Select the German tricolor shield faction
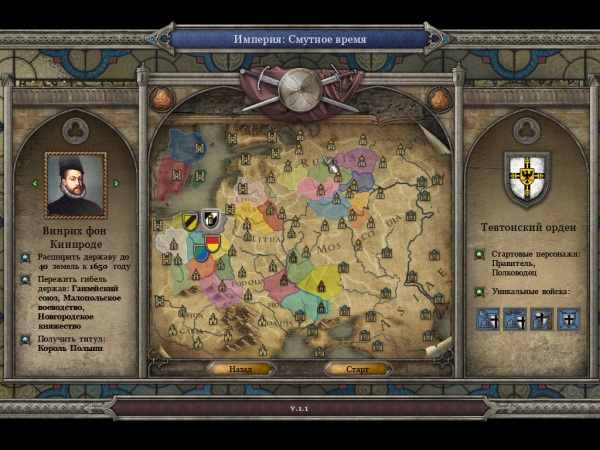Viewport: 600px width, 450px height. click(213, 242)
